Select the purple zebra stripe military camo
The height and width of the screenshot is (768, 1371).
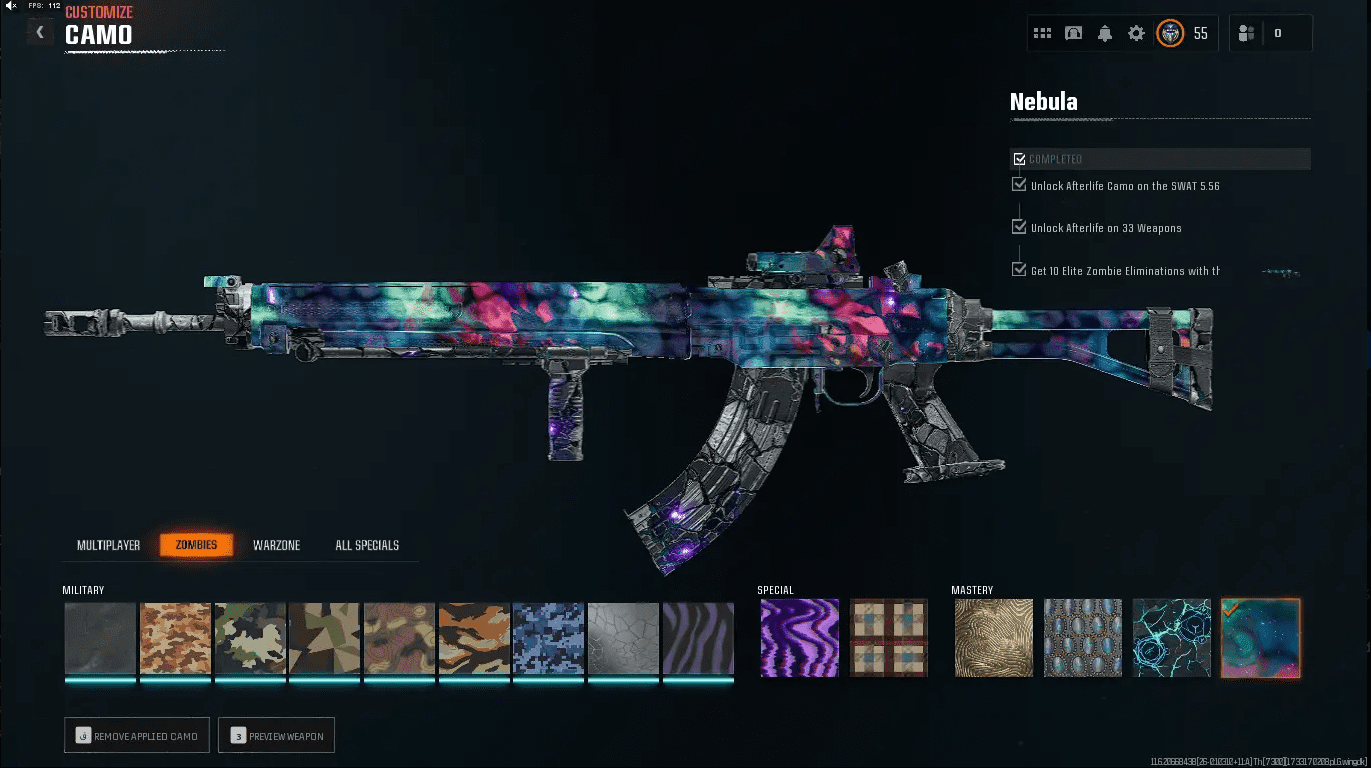tap(698, 638)
